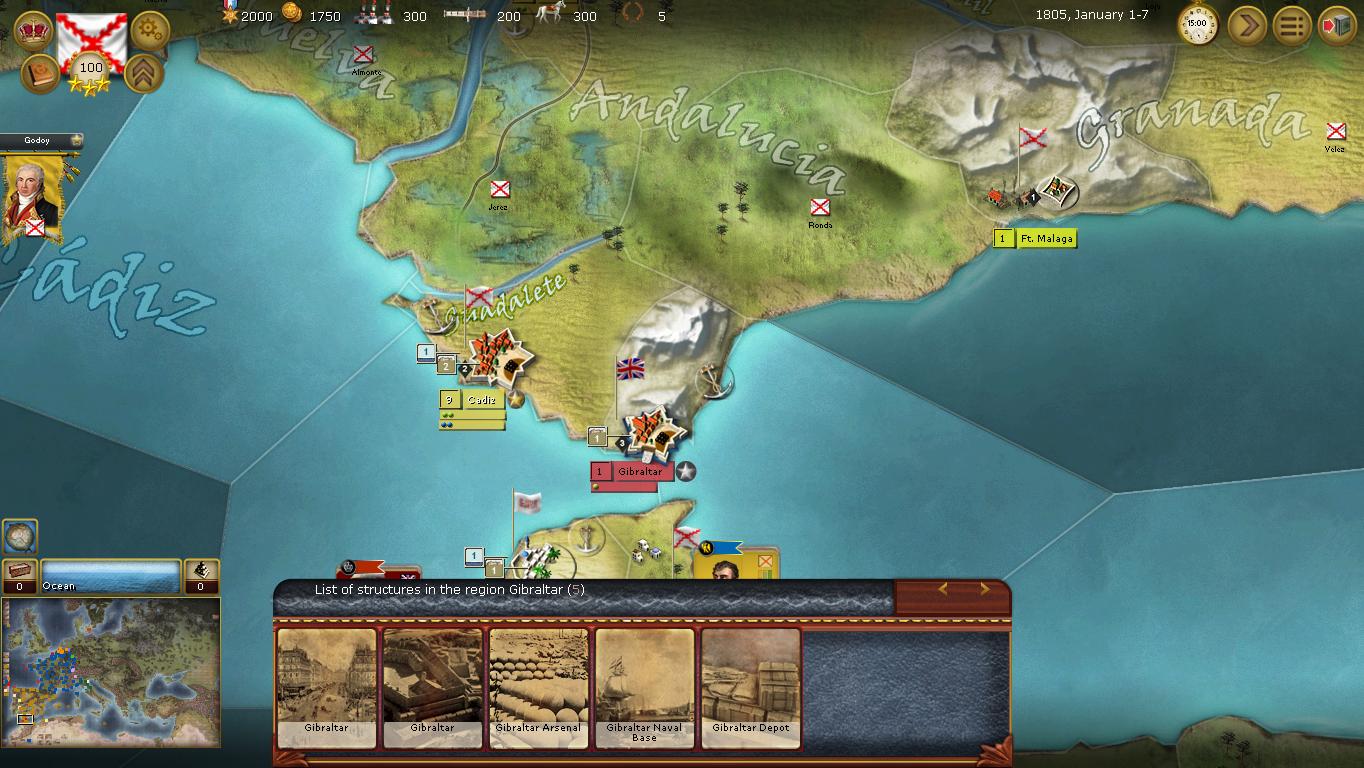End the turn with the arrow button
Image resolution: width=1364 pixels, height=768 pixels.
1246,24
